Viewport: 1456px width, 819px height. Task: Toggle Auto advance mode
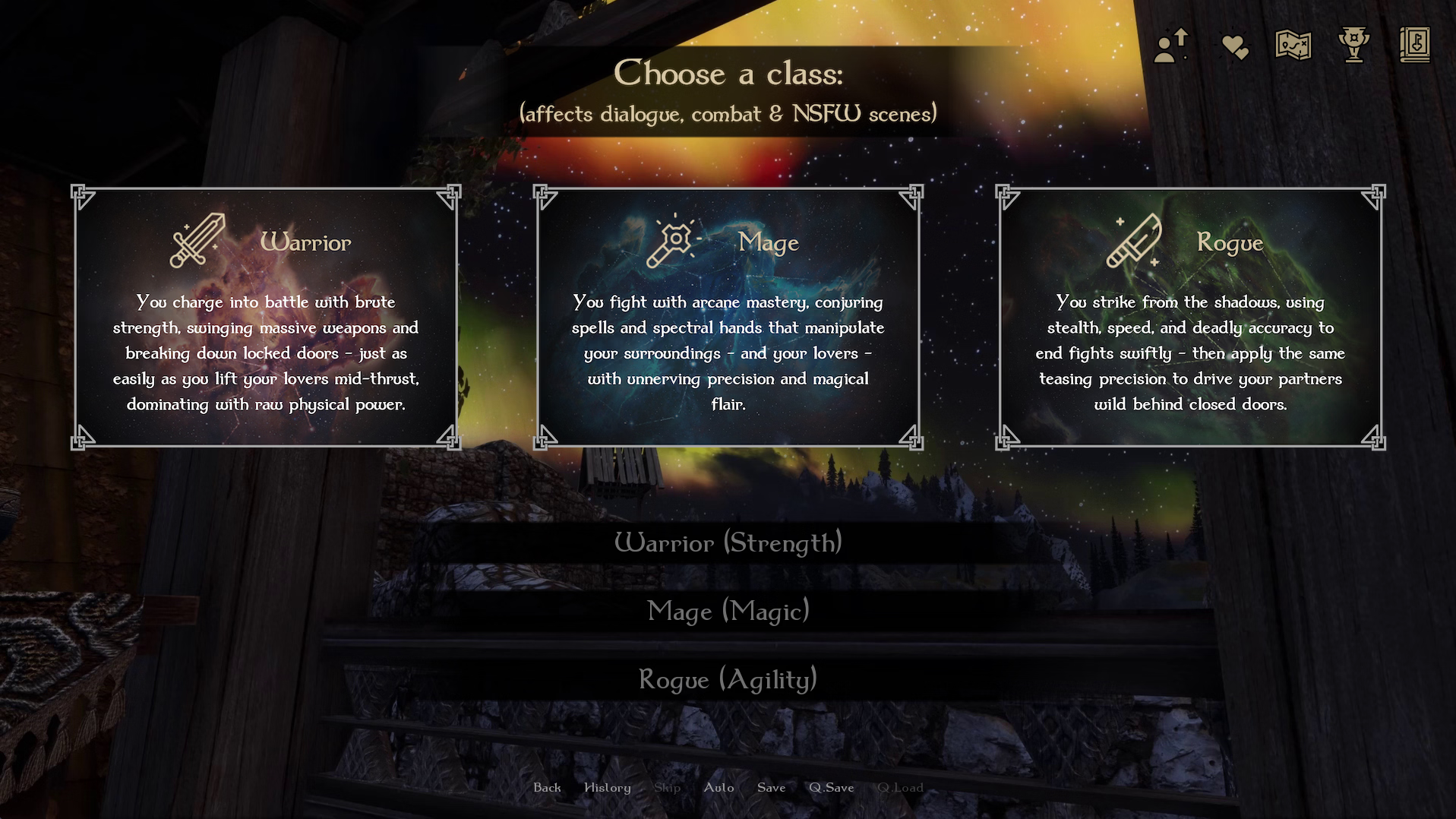[x=719, y=788]
